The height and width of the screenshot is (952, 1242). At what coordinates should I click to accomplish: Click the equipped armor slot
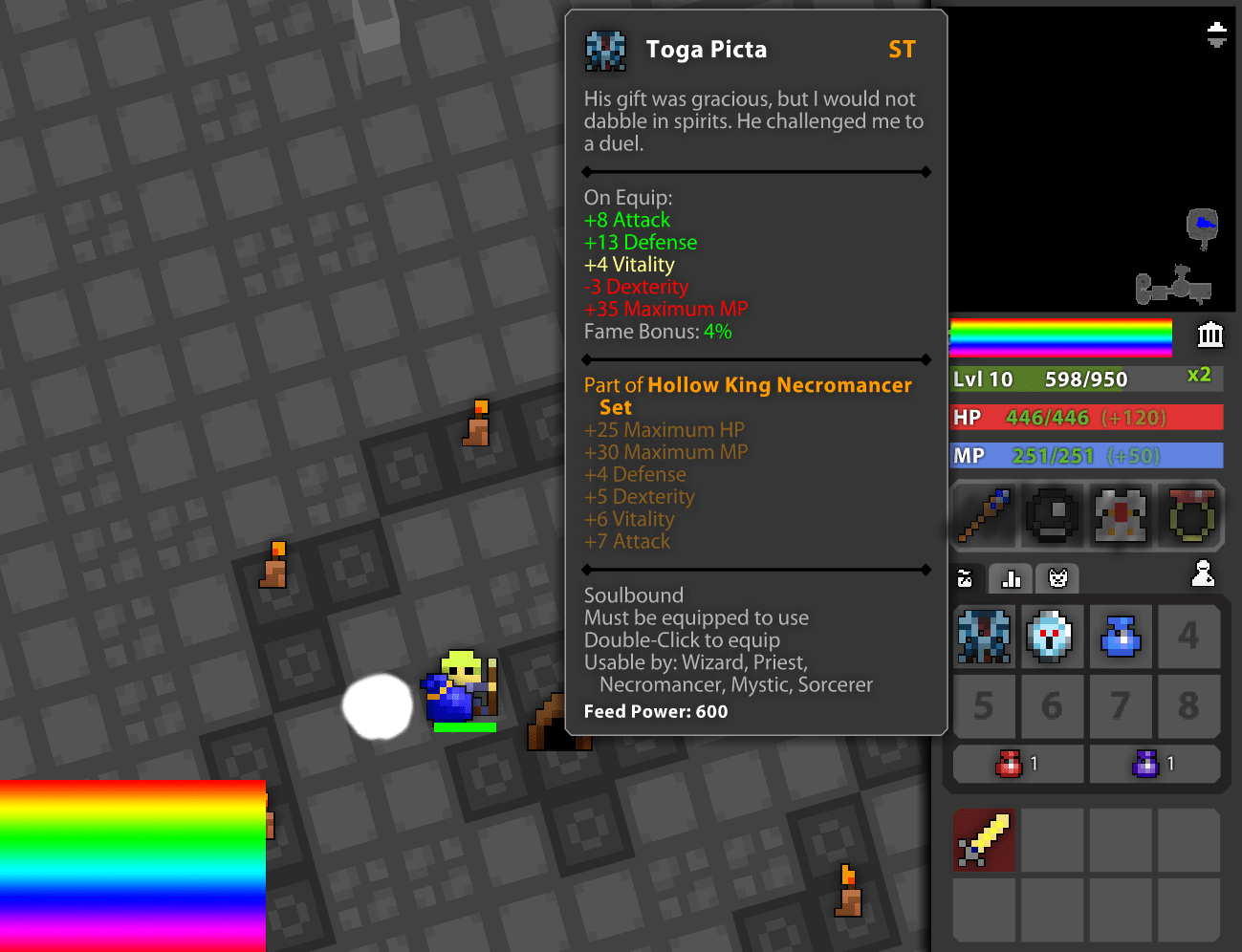click(x=1121, y=516)
